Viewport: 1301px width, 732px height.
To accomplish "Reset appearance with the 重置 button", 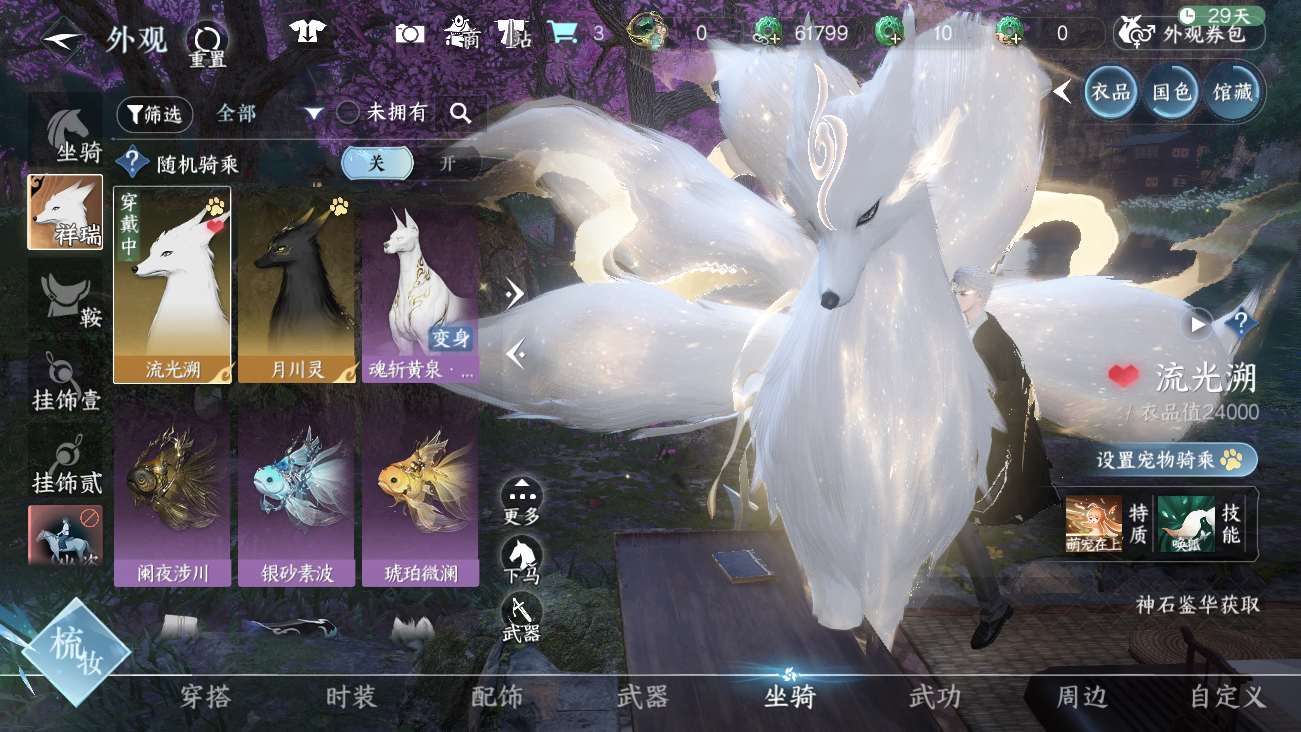I will pos(208,44).
